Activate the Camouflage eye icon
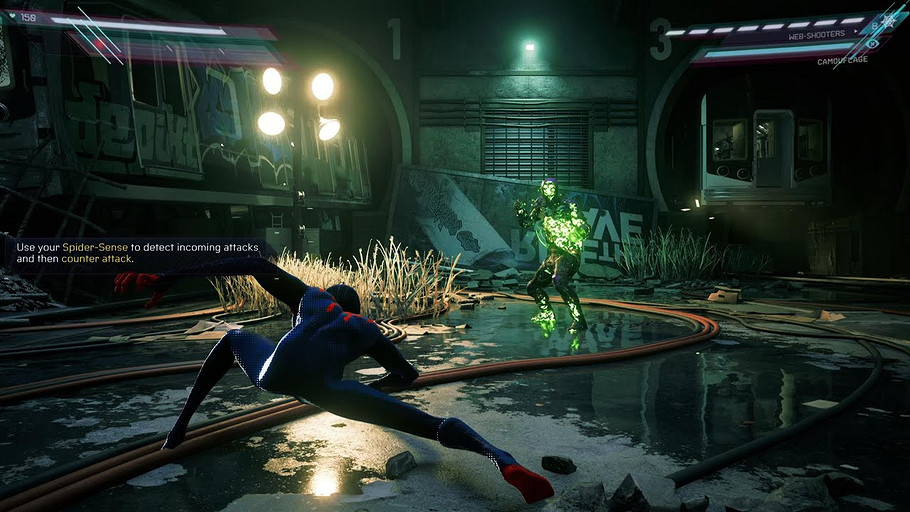 [x=872, y=43]
